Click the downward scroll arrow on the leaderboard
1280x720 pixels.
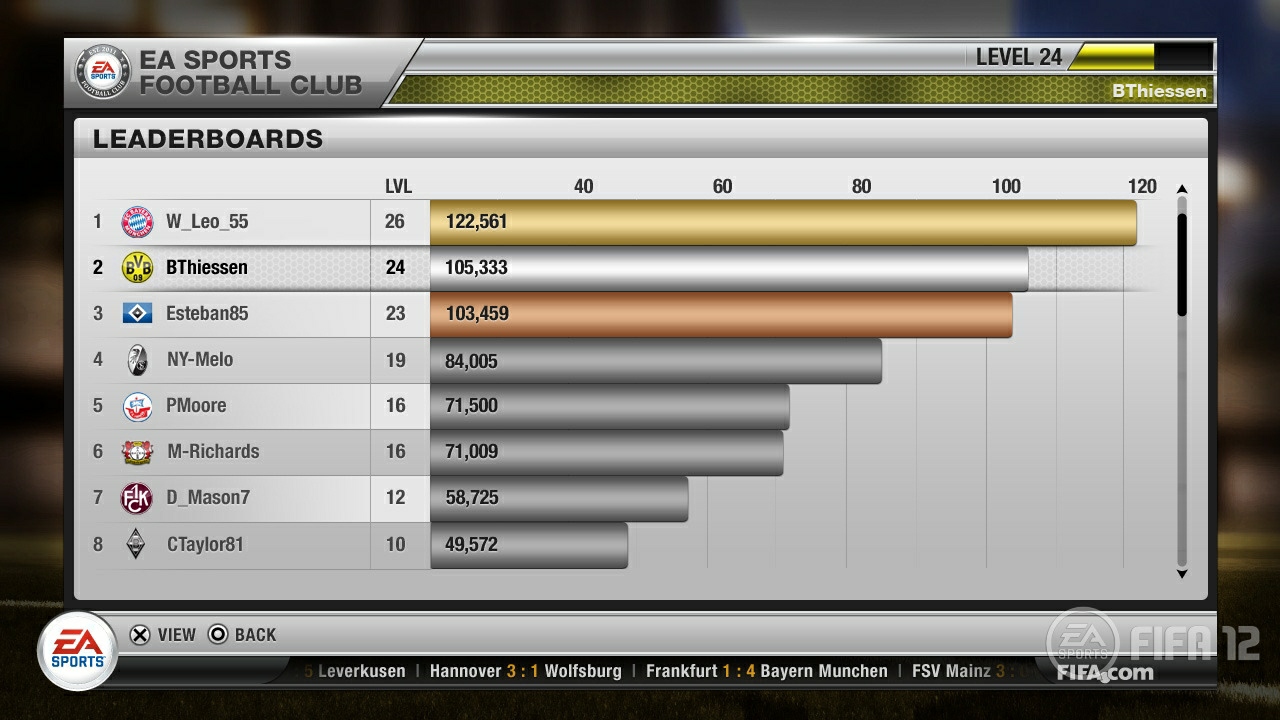click(1183, 574)
